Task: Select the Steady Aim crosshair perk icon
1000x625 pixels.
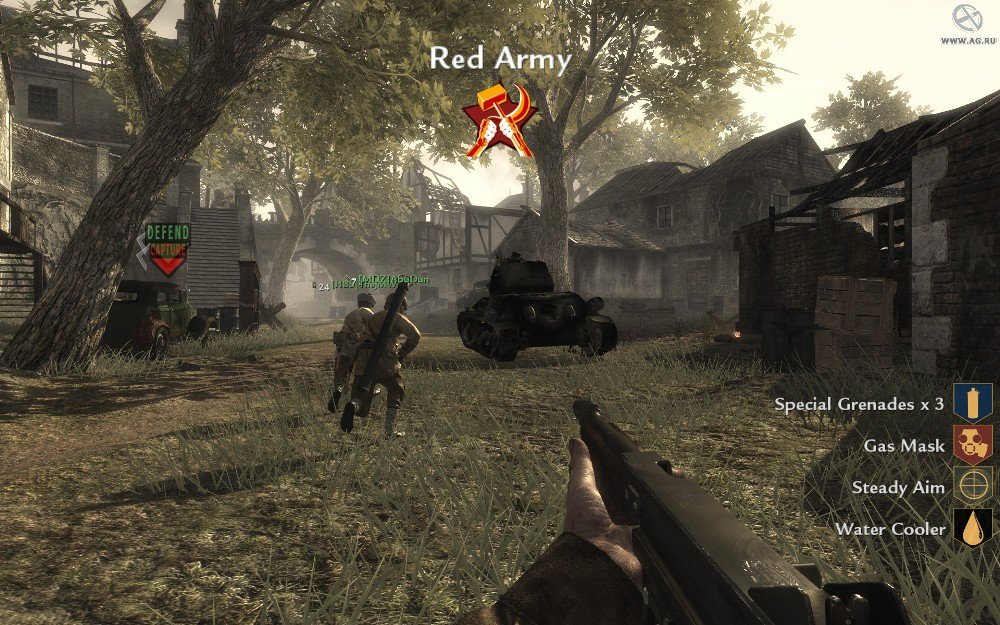Action: (x=972, y=487)
